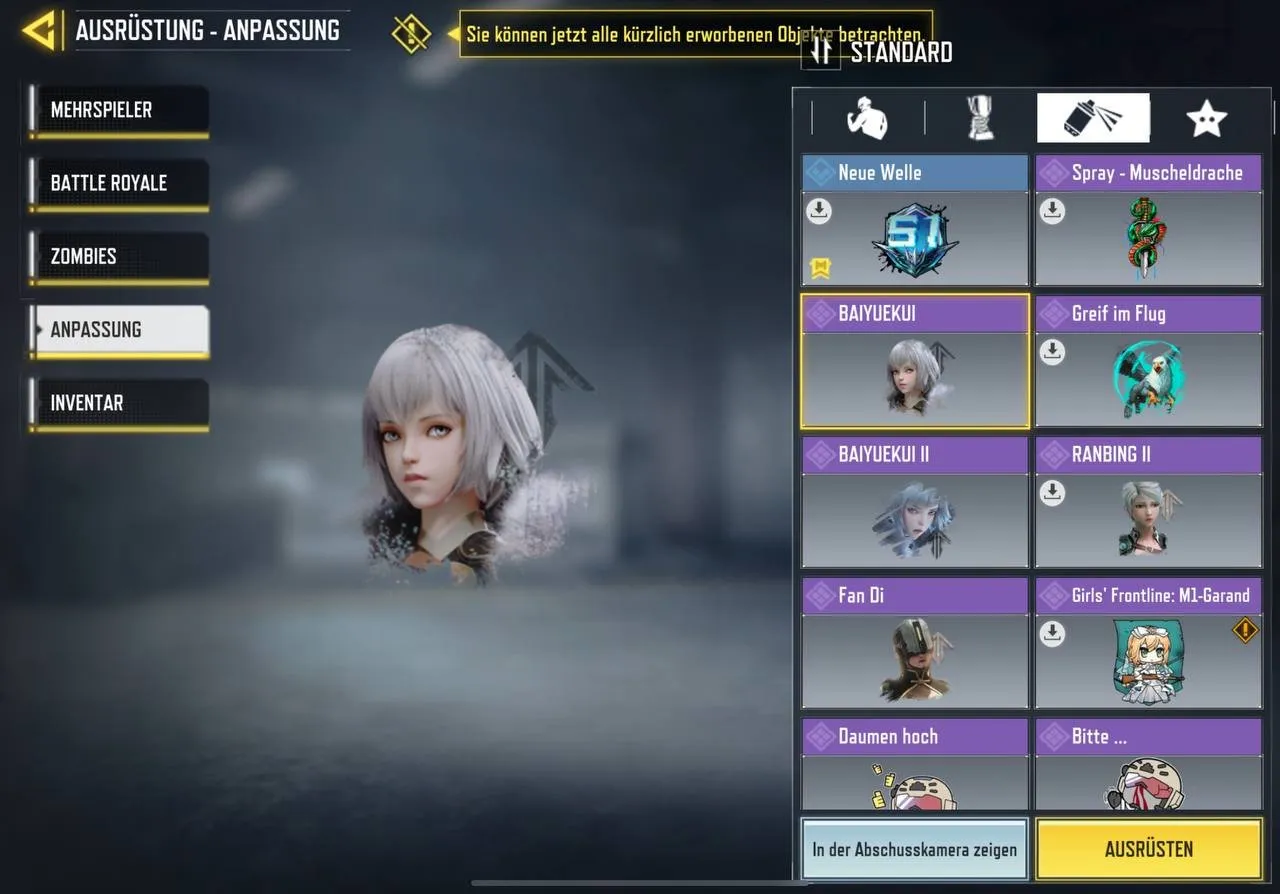The height and width of the screenshot is (894, 1280).
Task: Select the emote gesture category icon
Action: 866,117
